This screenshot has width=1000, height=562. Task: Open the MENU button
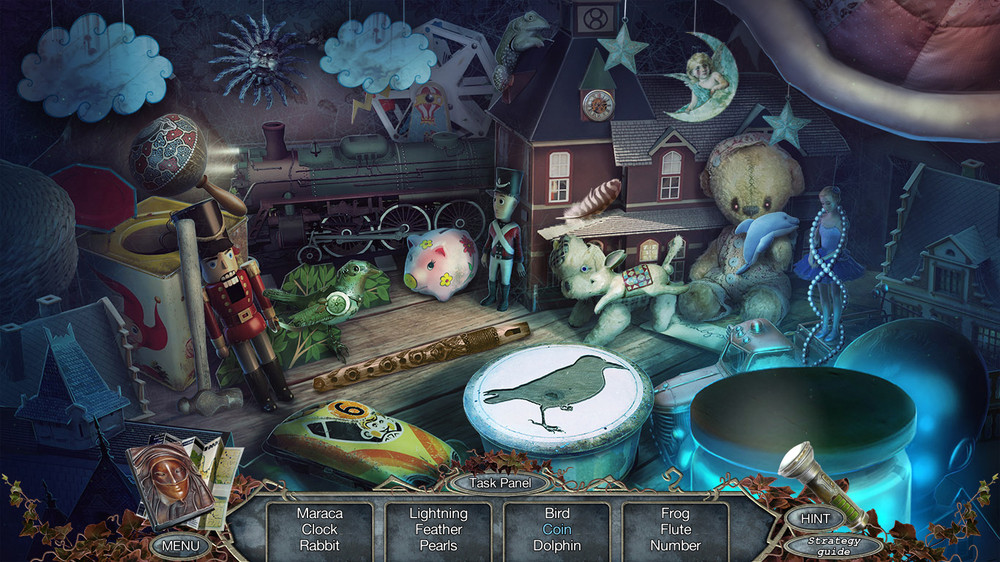(x=180, y=547)
